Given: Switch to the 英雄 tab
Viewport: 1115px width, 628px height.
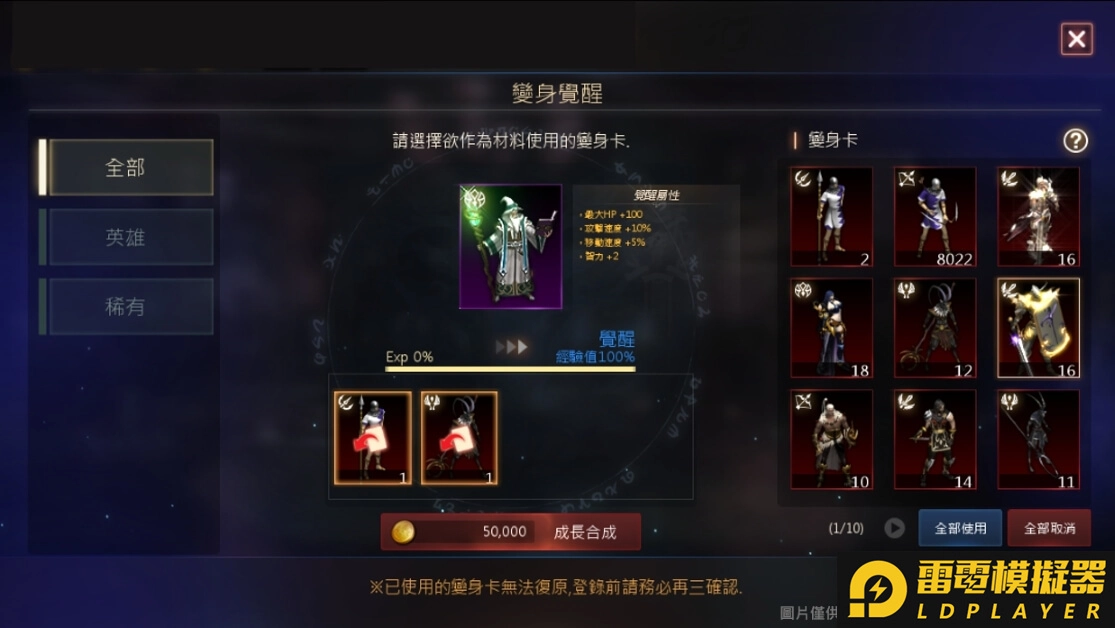Looking at the screenshot, I should [131, 237].
